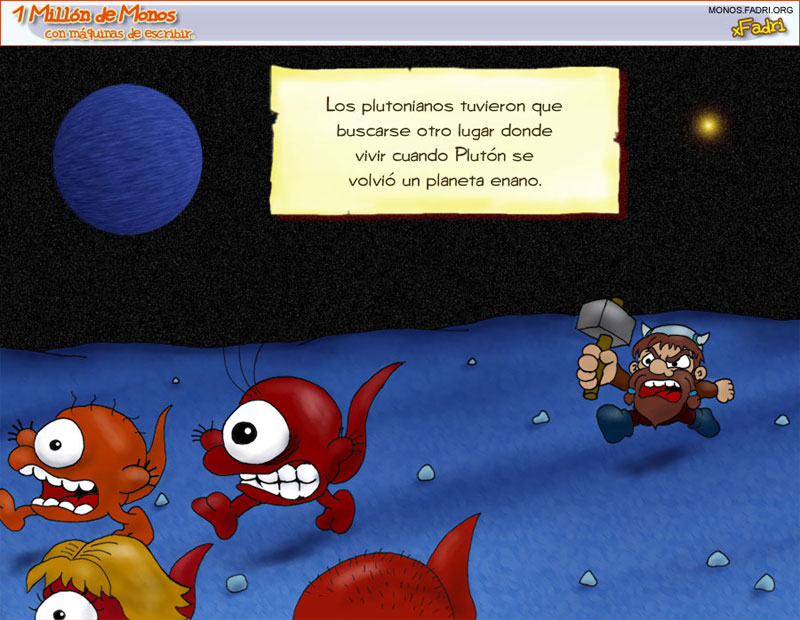Click the 1 Millón de Monos title logo
This screenshot has height=620, width=800.
(x=98, y=18)
